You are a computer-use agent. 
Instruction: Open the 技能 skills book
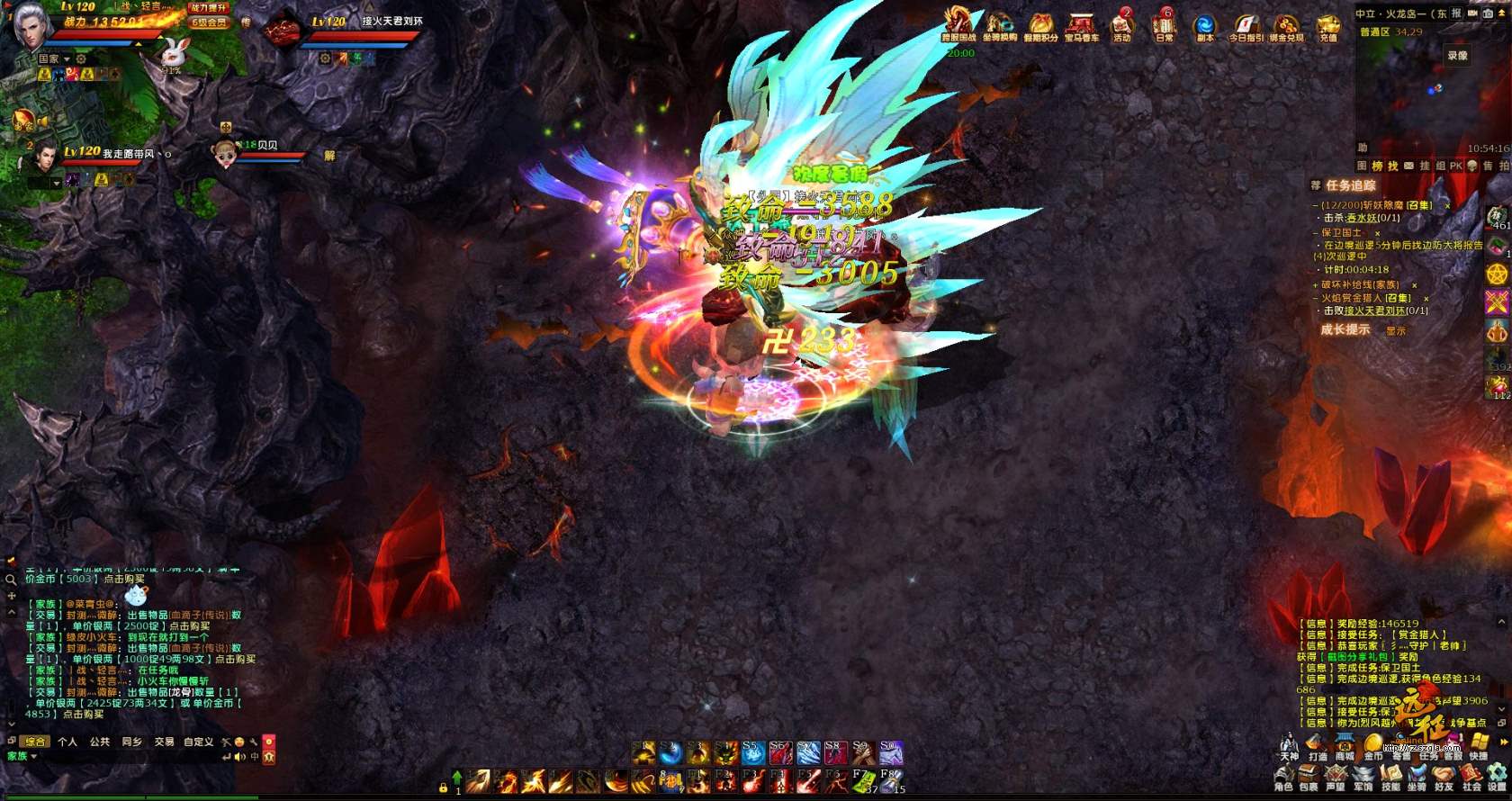click(1390, 778)
